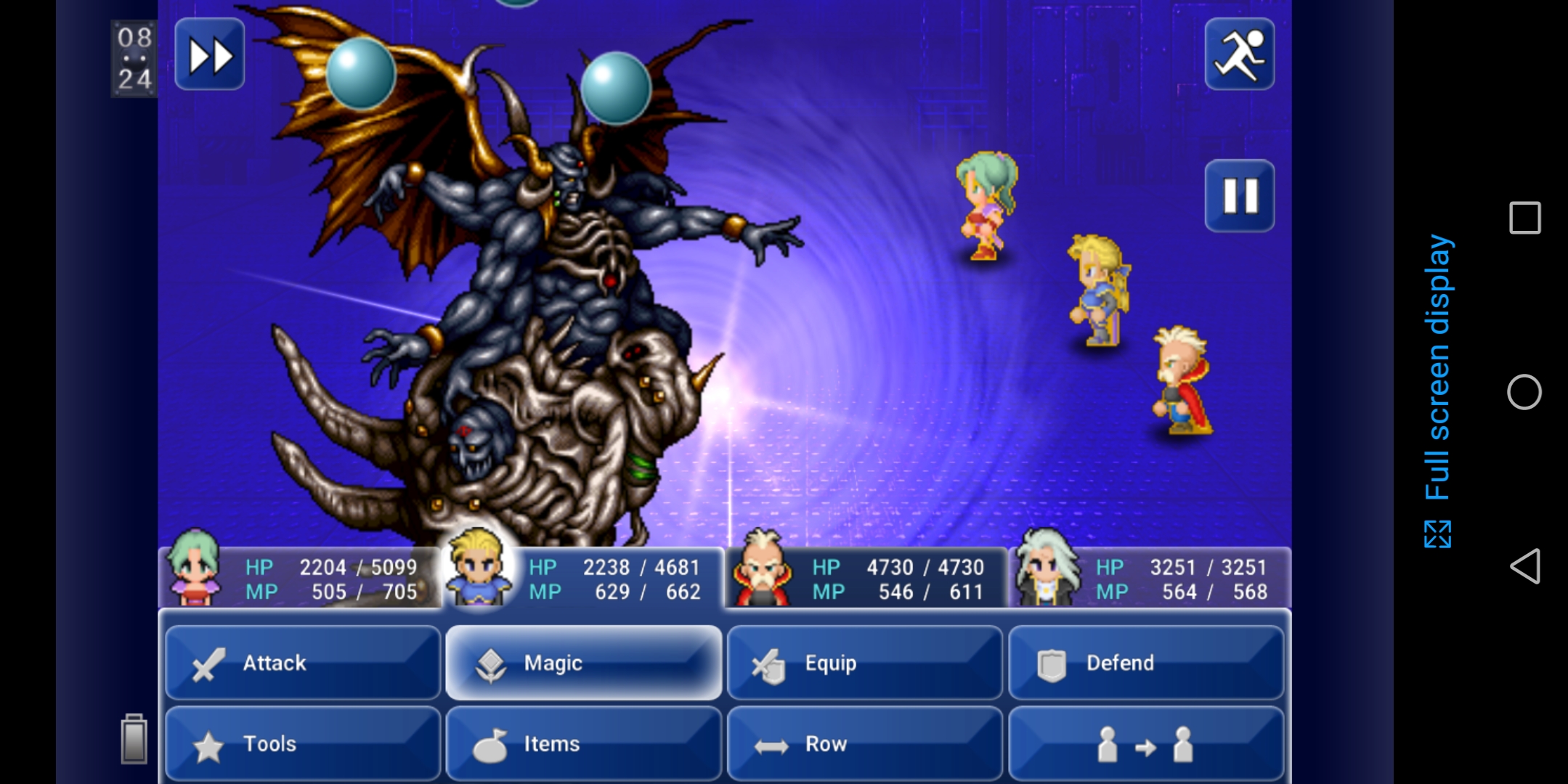Enable Full screen display
Viewport: 1568px width, 784px height.
click(1437, 392)
